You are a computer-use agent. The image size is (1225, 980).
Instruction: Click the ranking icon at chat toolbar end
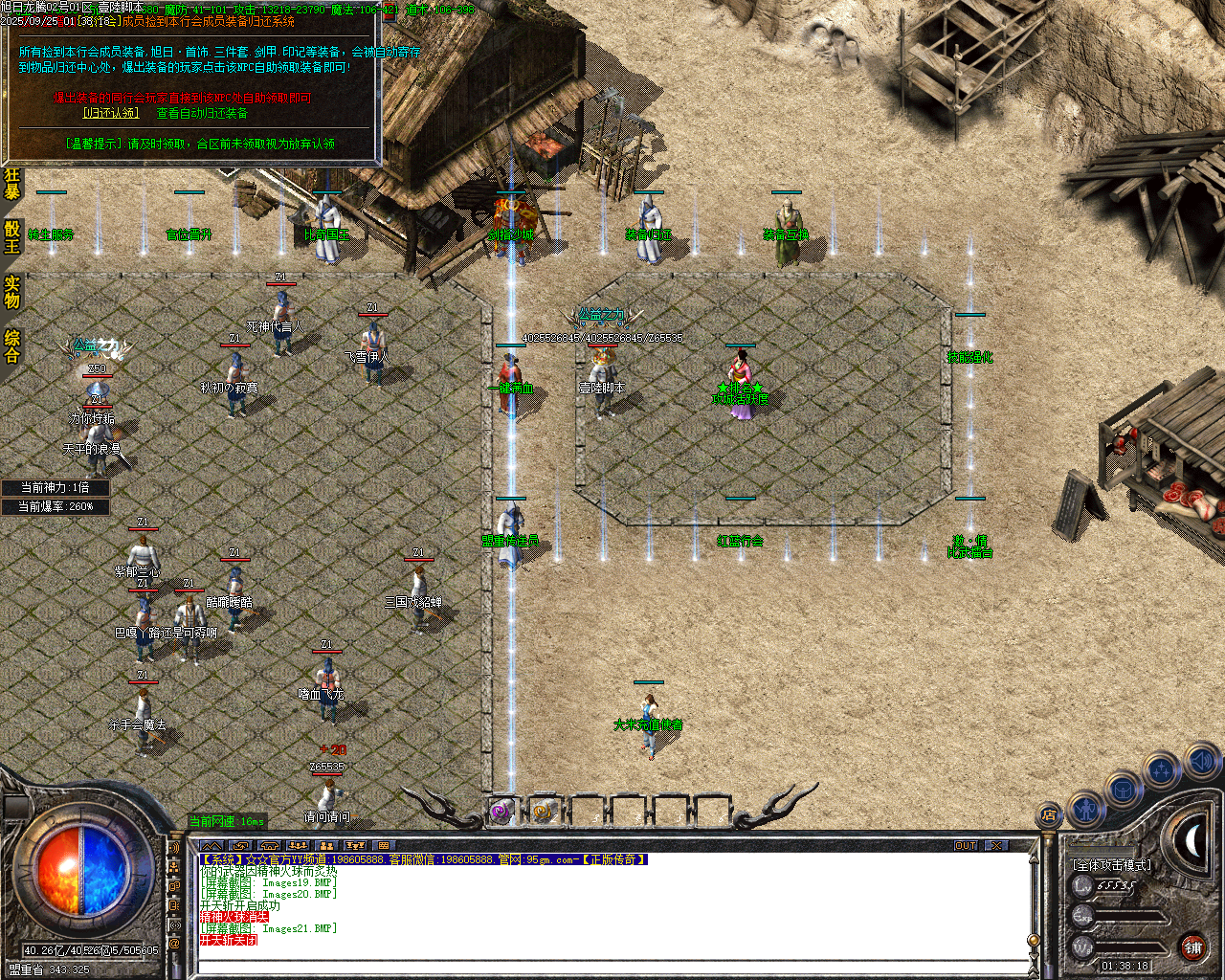355,845
